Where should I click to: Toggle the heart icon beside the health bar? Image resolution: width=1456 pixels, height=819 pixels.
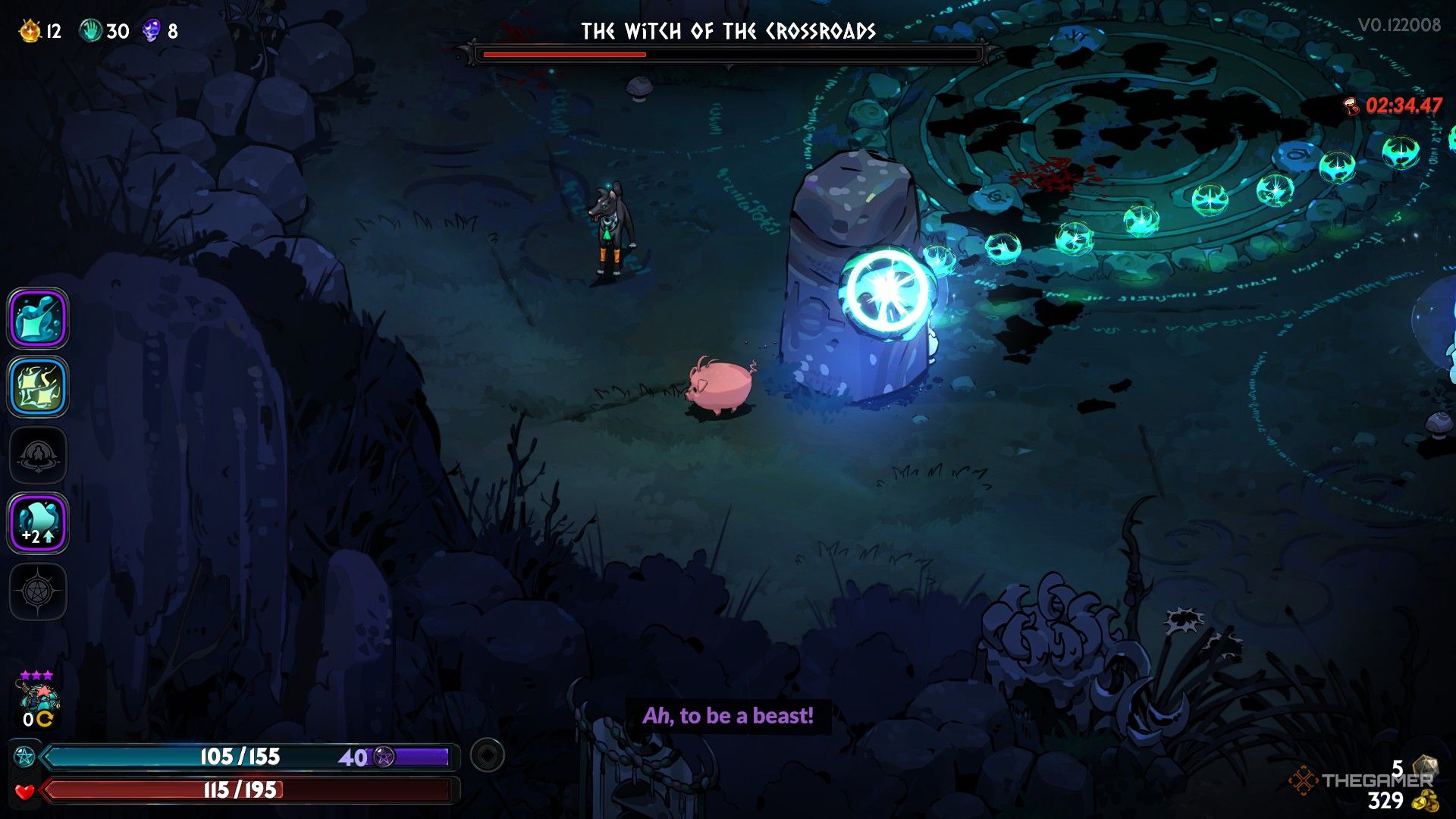25,790
